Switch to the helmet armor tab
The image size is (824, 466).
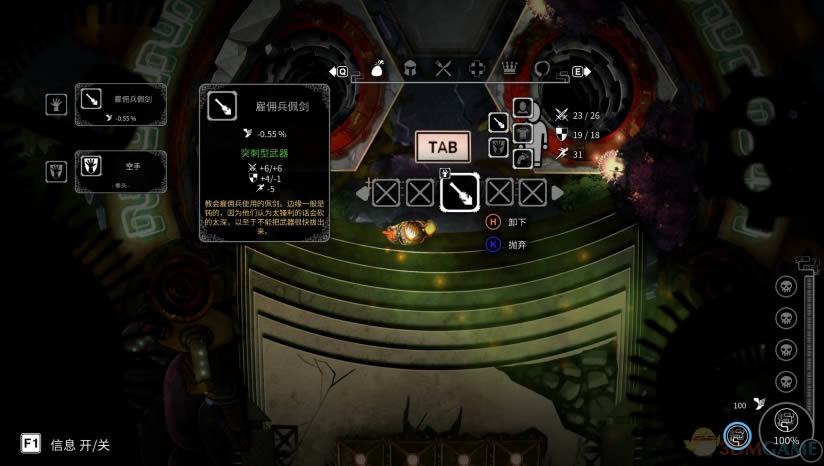tap(410, 70)
